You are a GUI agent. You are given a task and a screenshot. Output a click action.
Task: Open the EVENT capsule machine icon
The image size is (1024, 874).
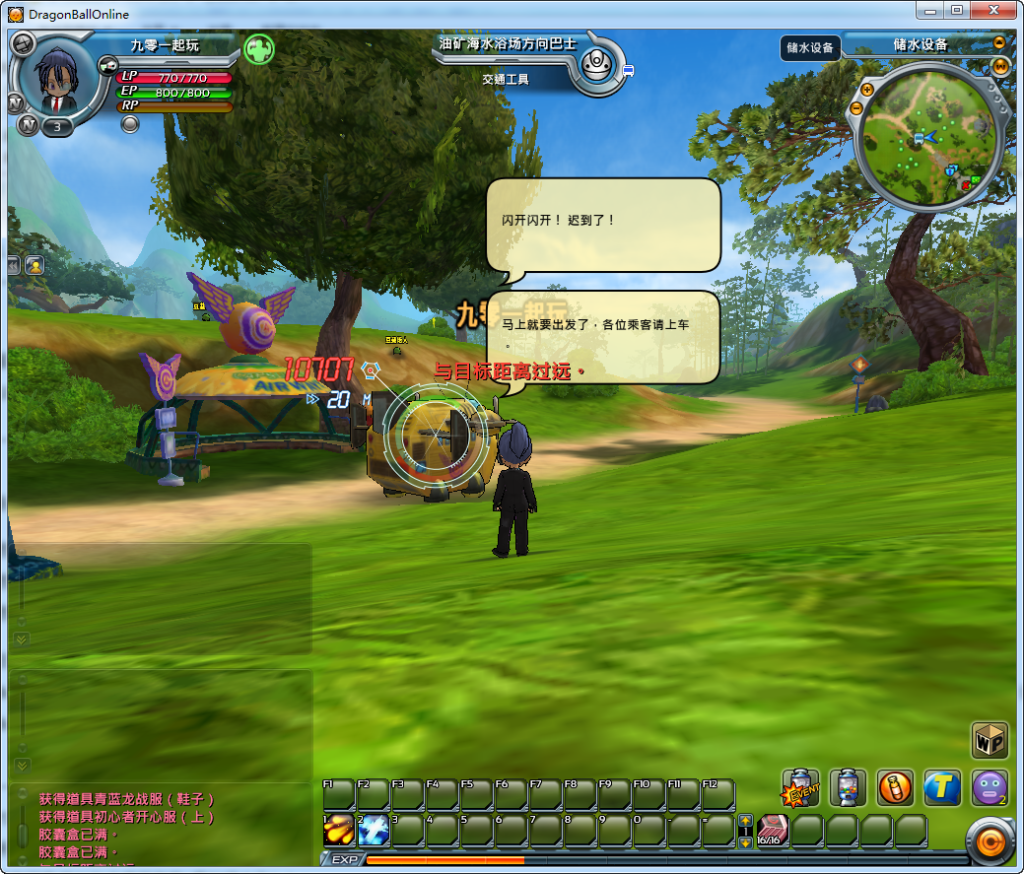tap(801, 788)
